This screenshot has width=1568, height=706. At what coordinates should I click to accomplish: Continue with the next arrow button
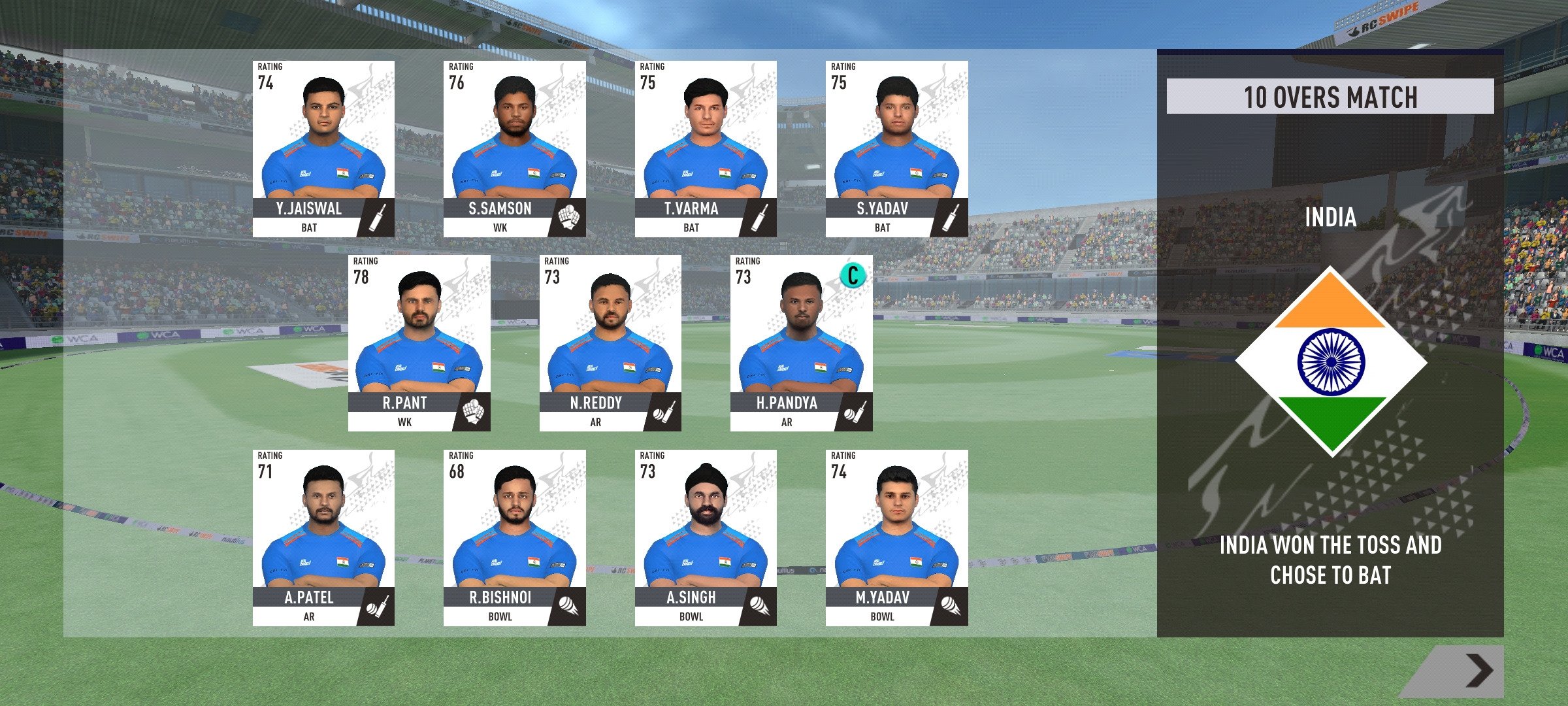[x=1478, y=671]
